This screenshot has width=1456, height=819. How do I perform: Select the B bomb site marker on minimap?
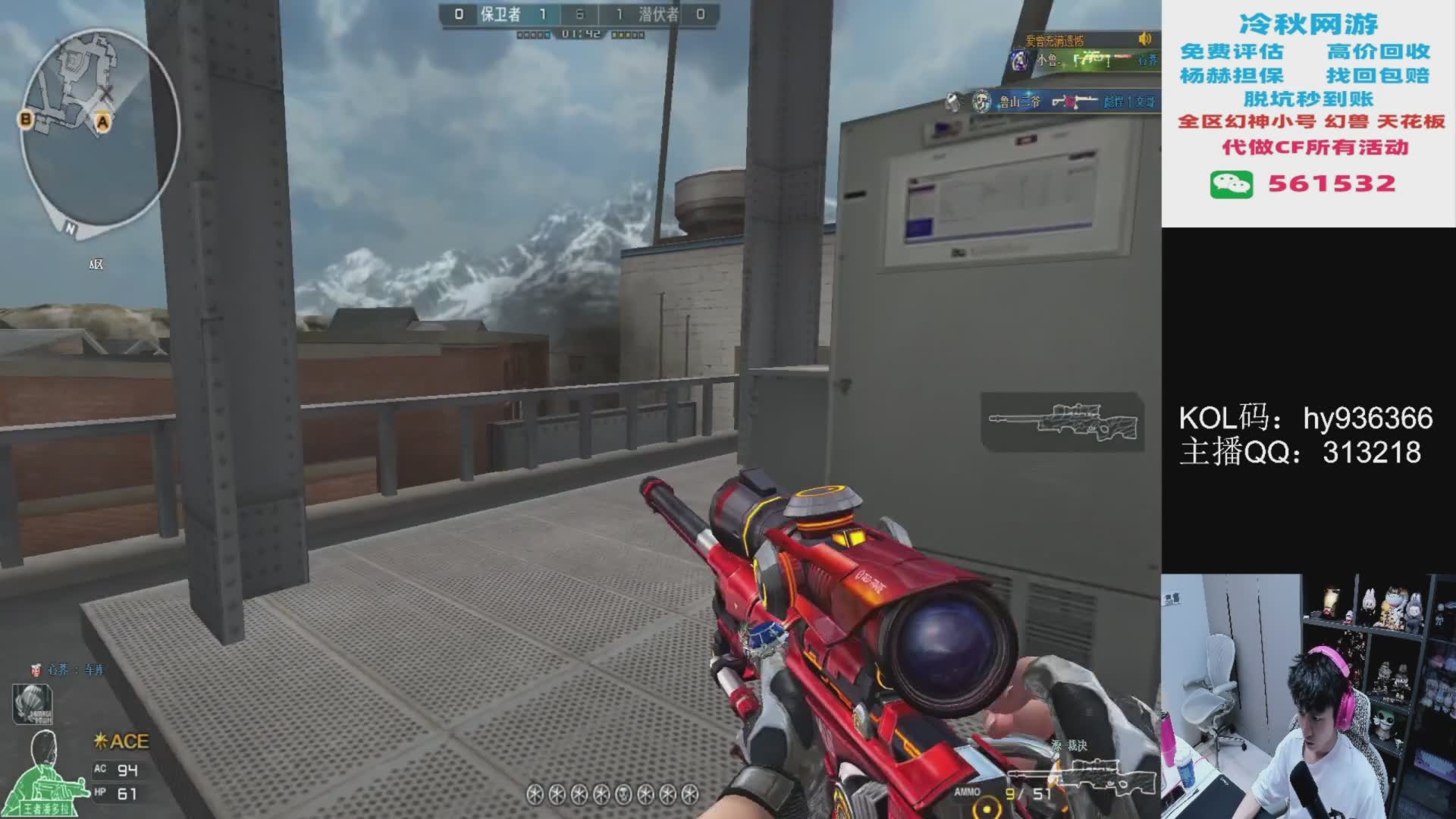(x=27, y=119)
